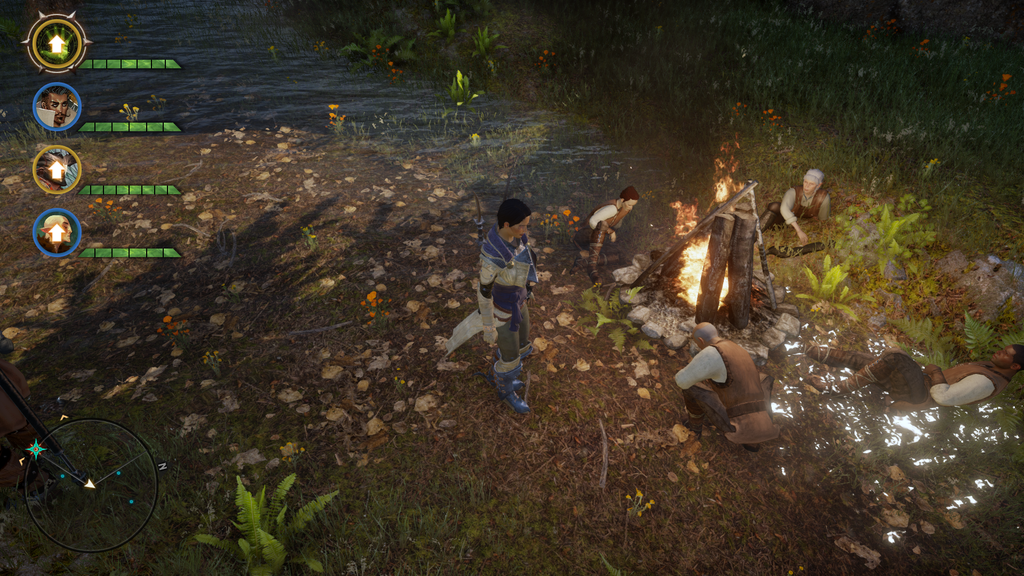Select the gold-ringed third party member portrait
The image size is (1024, 576).
pos(56,170)
